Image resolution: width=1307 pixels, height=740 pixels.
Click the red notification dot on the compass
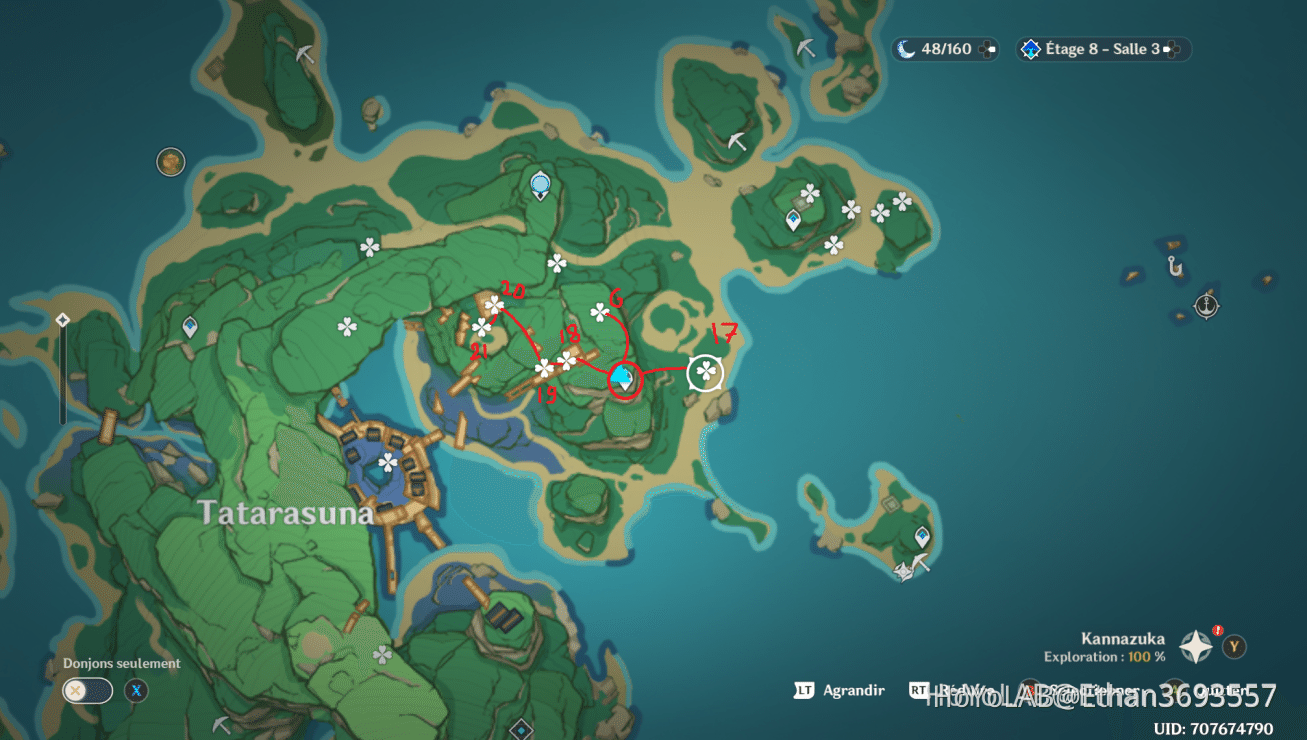(x=1218, y=629)
